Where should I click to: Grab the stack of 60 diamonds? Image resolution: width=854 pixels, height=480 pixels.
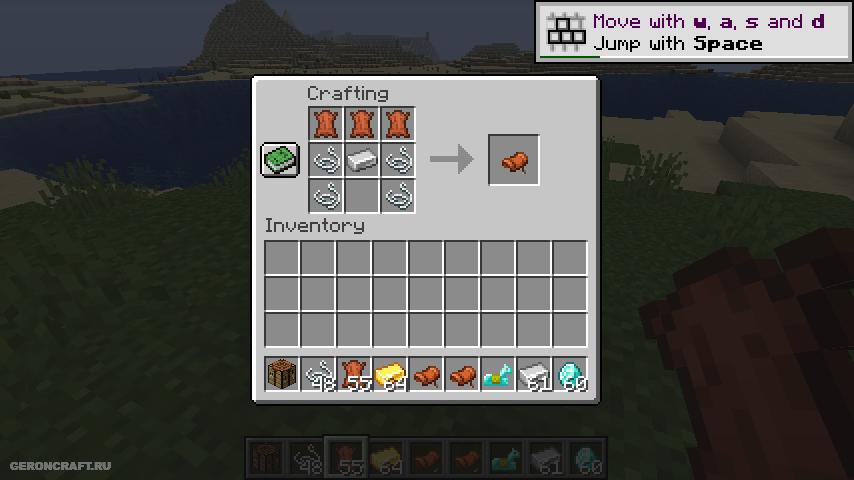570,375
